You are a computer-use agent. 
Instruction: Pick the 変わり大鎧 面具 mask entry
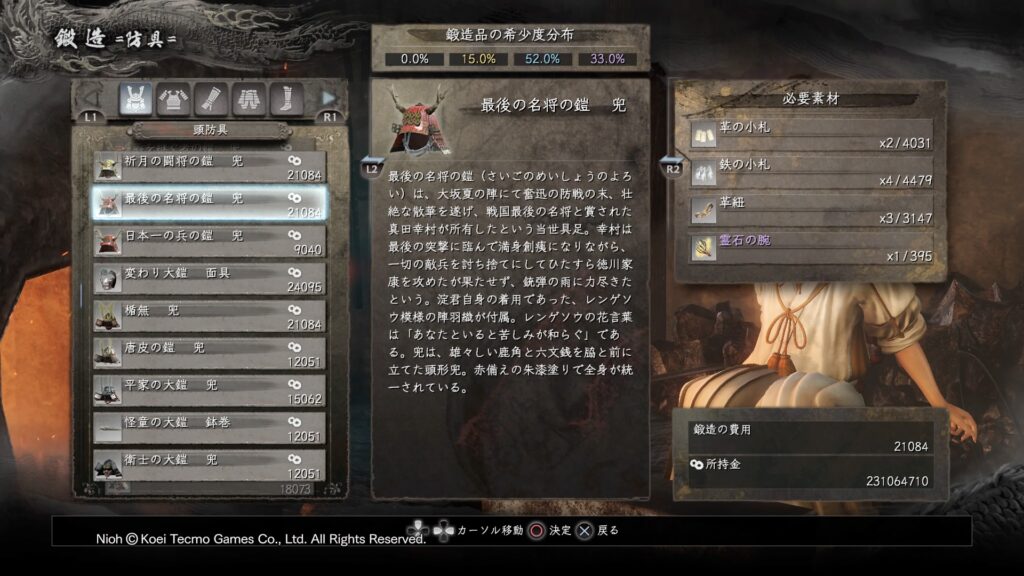coord(210,278)
